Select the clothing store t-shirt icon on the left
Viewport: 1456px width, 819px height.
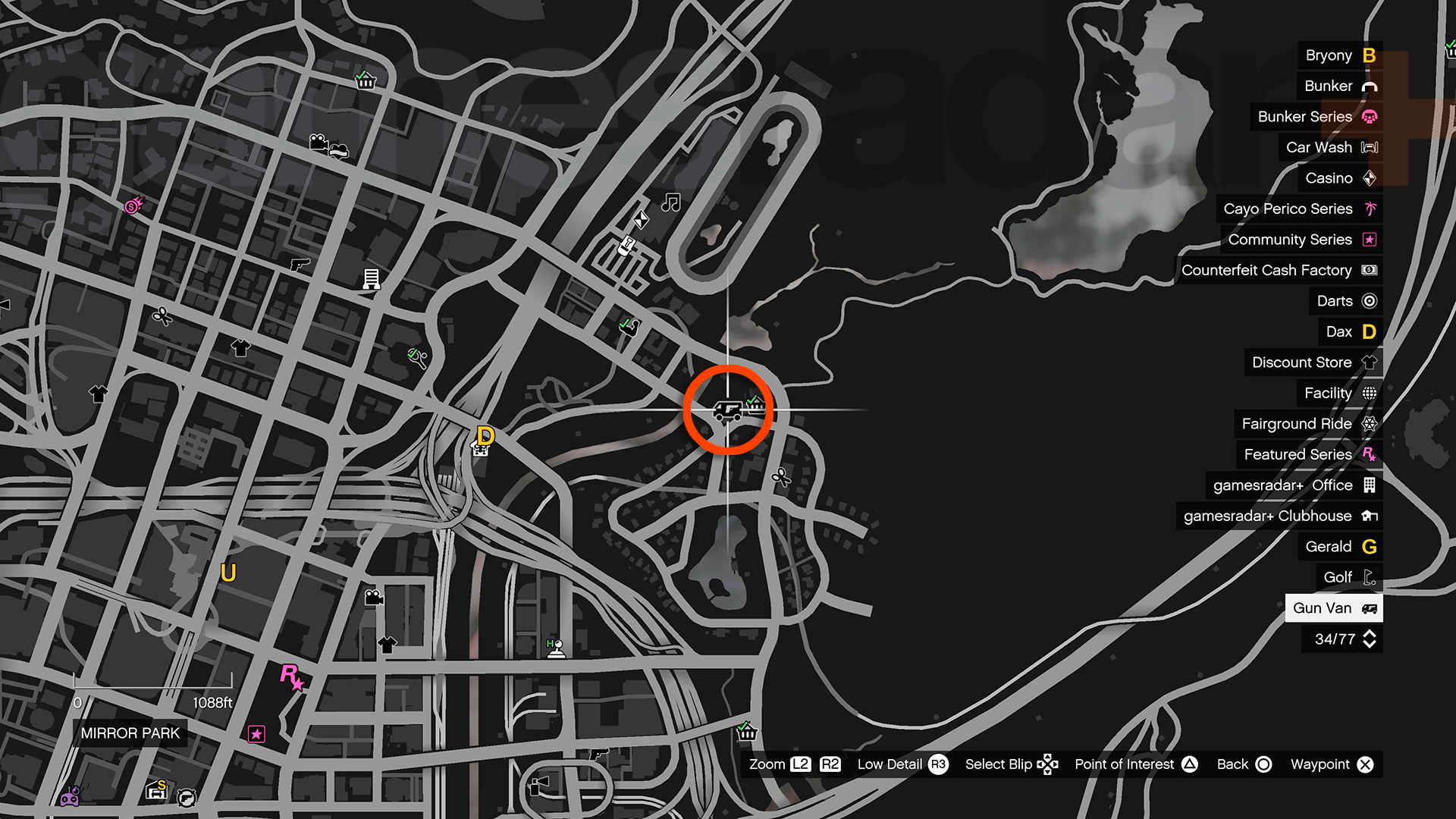pos(240,349)
